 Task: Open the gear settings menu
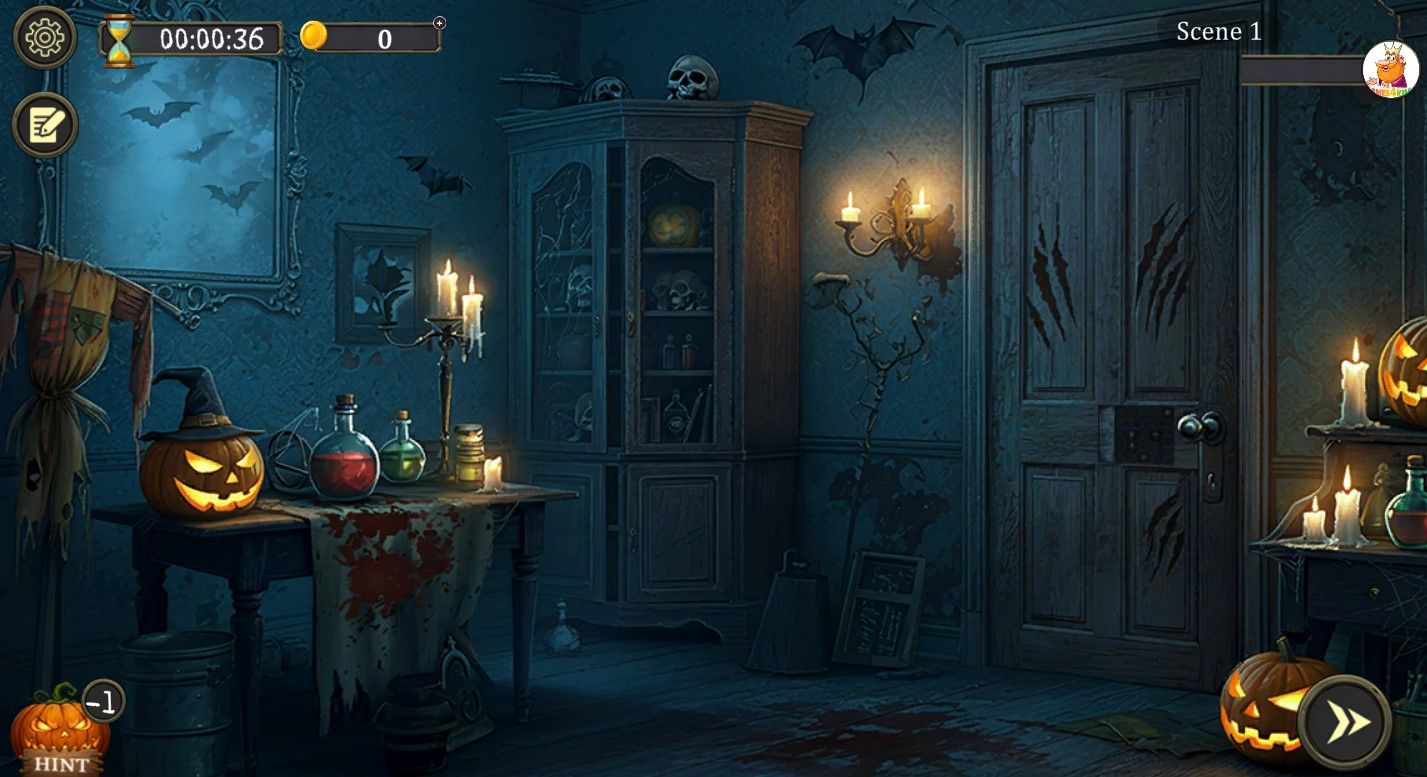click(x=44, y=38)
